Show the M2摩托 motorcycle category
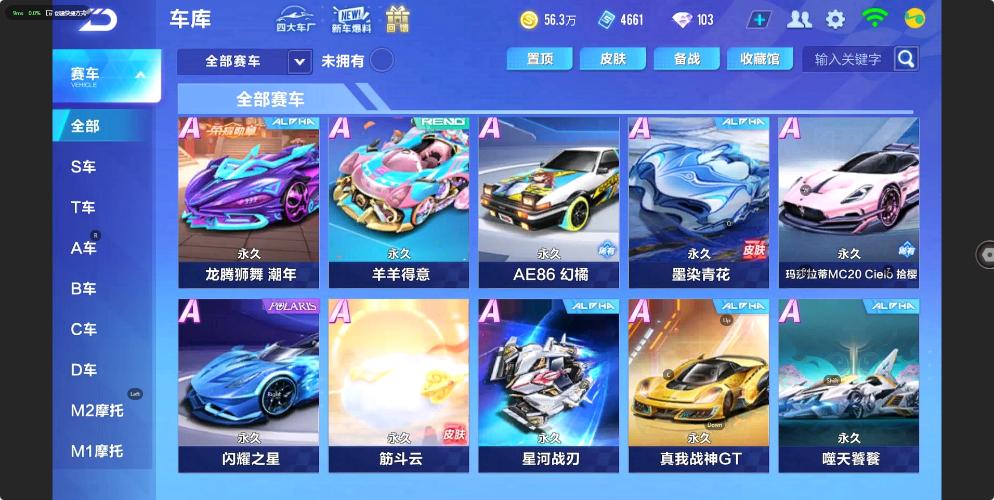 [x=95, y=411]
